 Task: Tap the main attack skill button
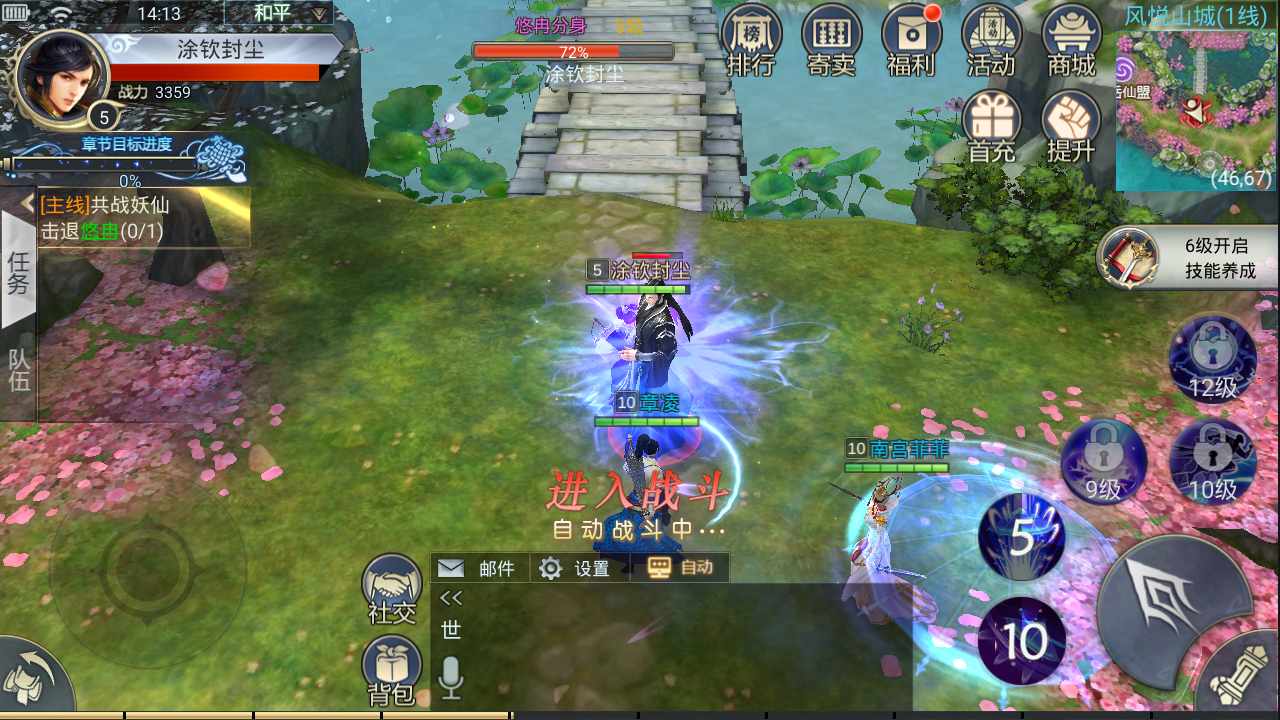(x=1170, y=602)
